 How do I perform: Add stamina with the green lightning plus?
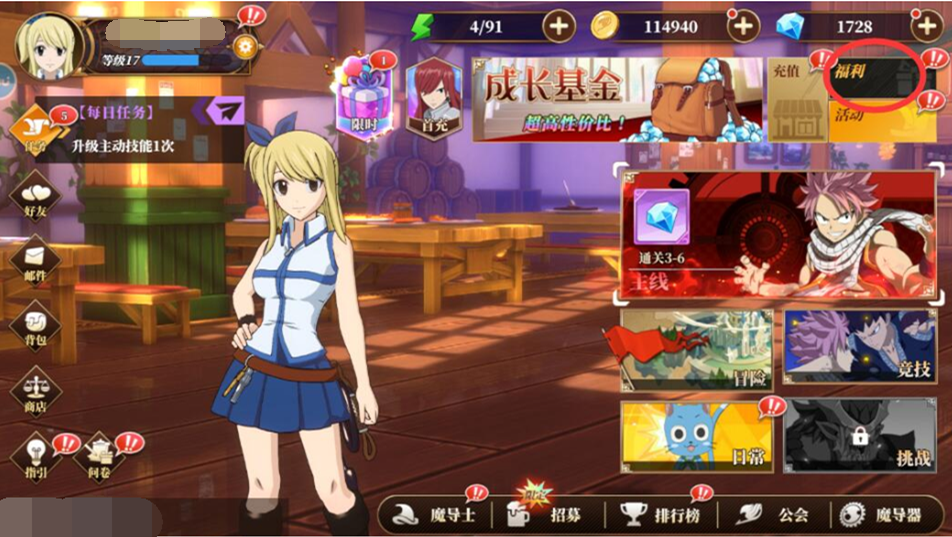click(559, 26)
